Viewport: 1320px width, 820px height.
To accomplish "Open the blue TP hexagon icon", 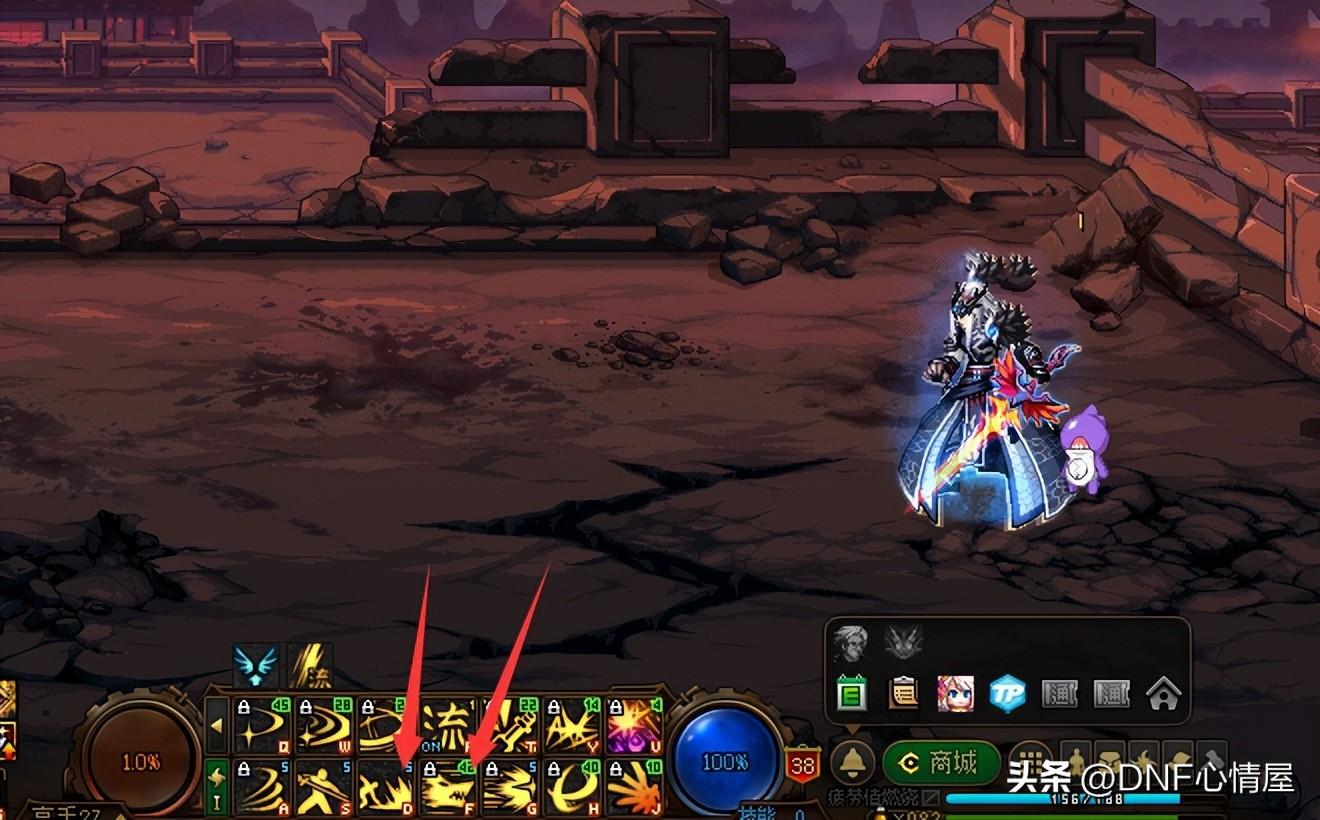I will 1007,693.
